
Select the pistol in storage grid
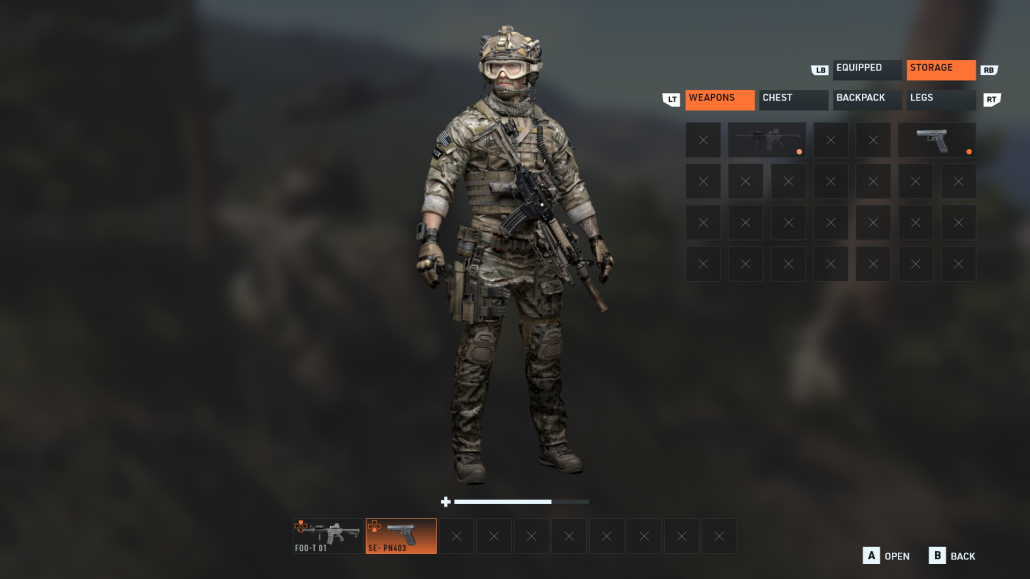coord(936,140)
